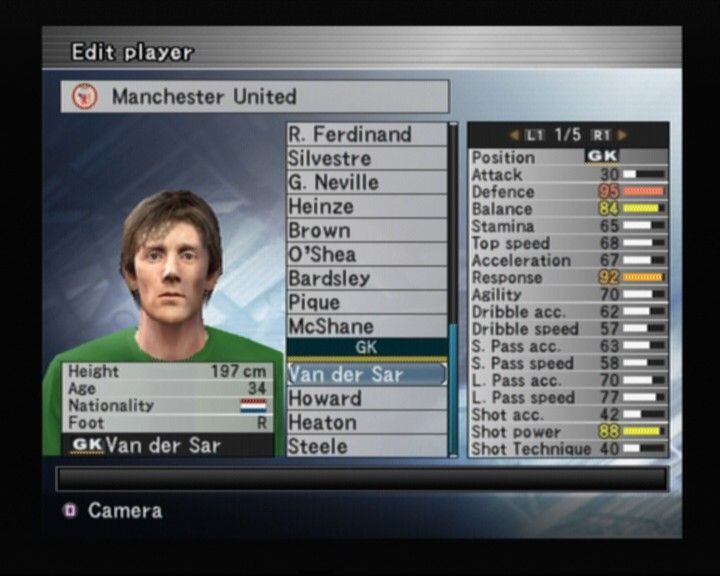Click the left arrow on stats page selector

[514, 134]
